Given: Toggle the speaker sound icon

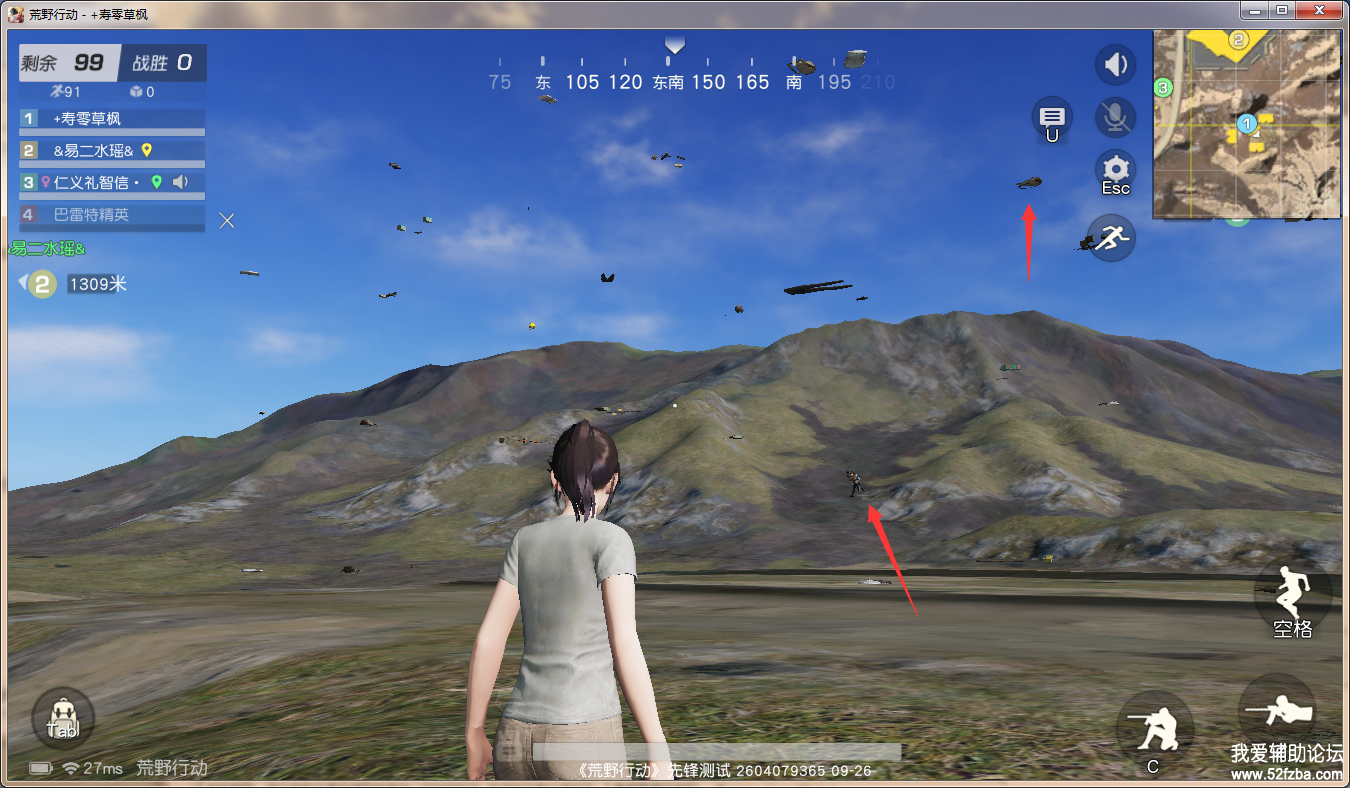Looking at the screenshot, I should click(1115, 66).
